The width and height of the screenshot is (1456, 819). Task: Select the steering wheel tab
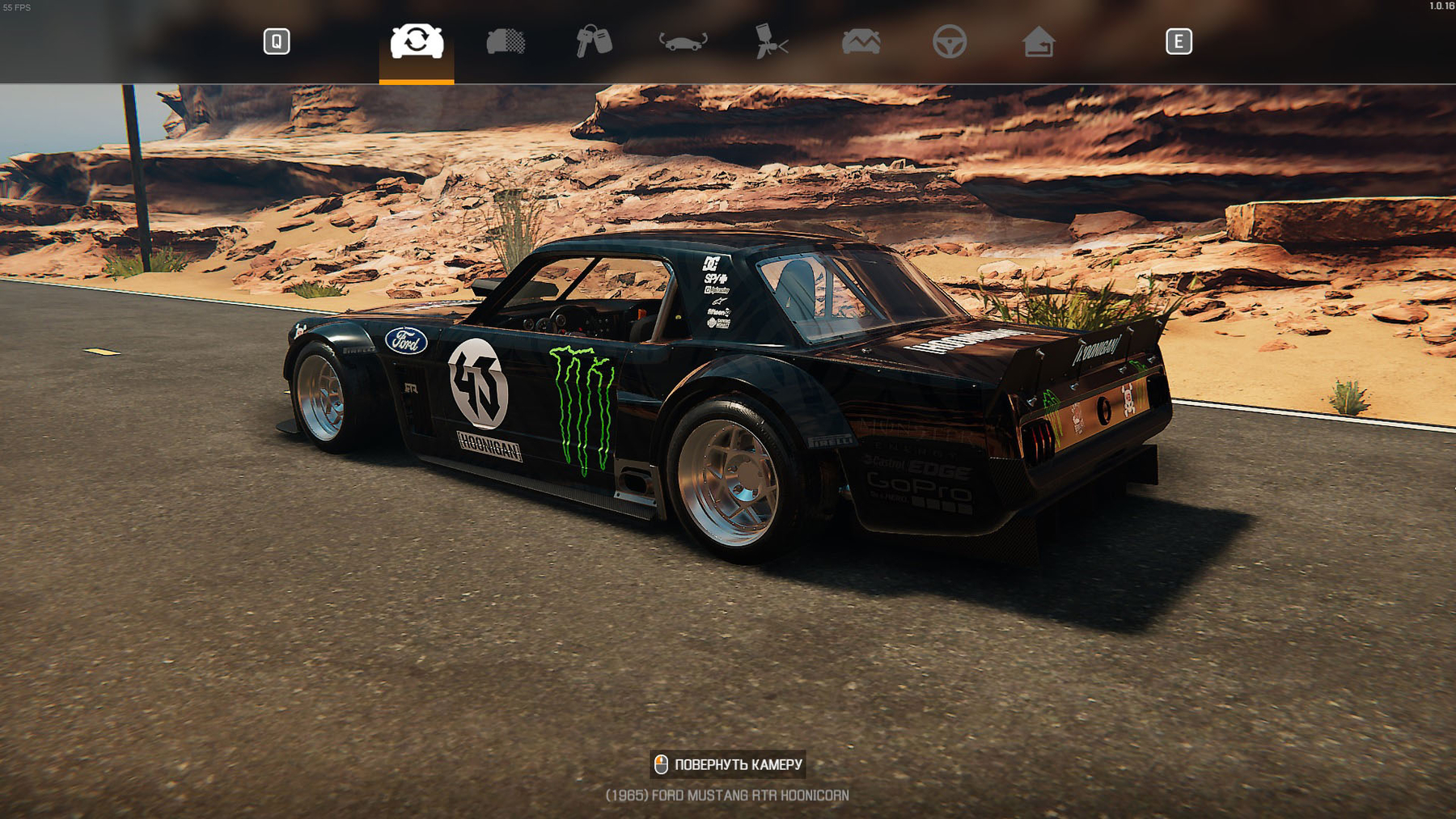coord(950,41)
